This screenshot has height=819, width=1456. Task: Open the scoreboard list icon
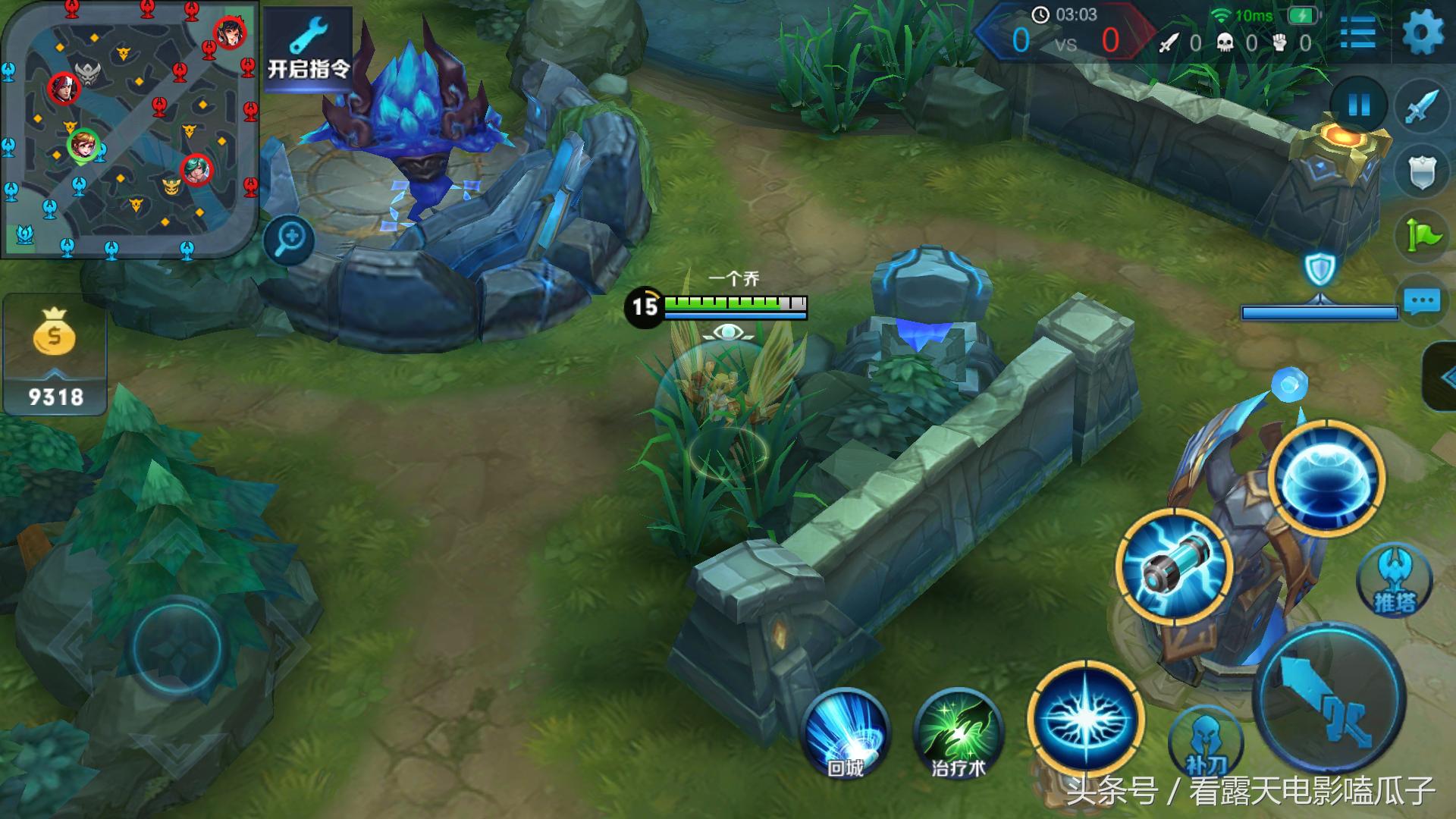[1357, 33]
